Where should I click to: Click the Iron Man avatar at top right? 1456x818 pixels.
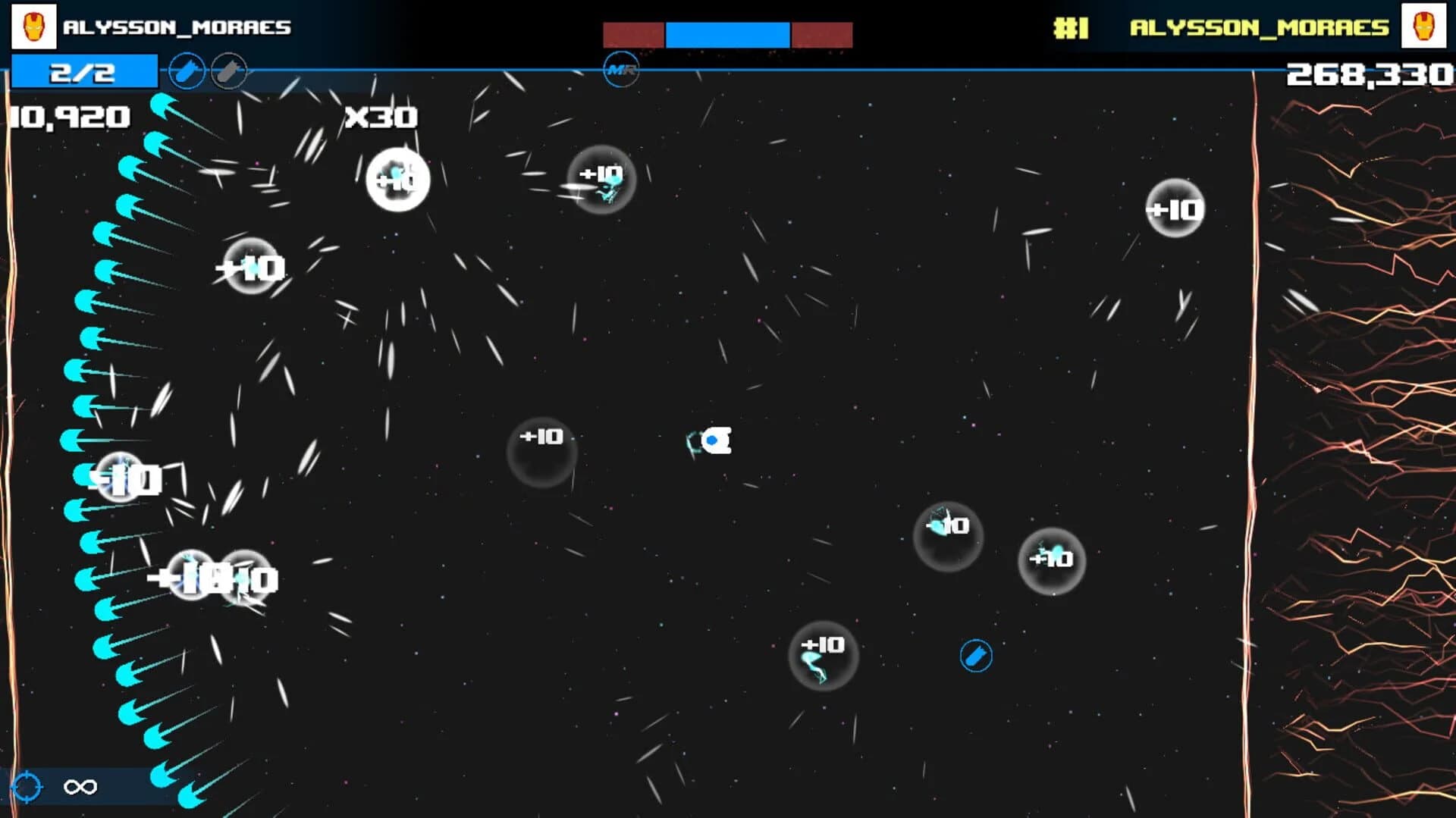1424,27
